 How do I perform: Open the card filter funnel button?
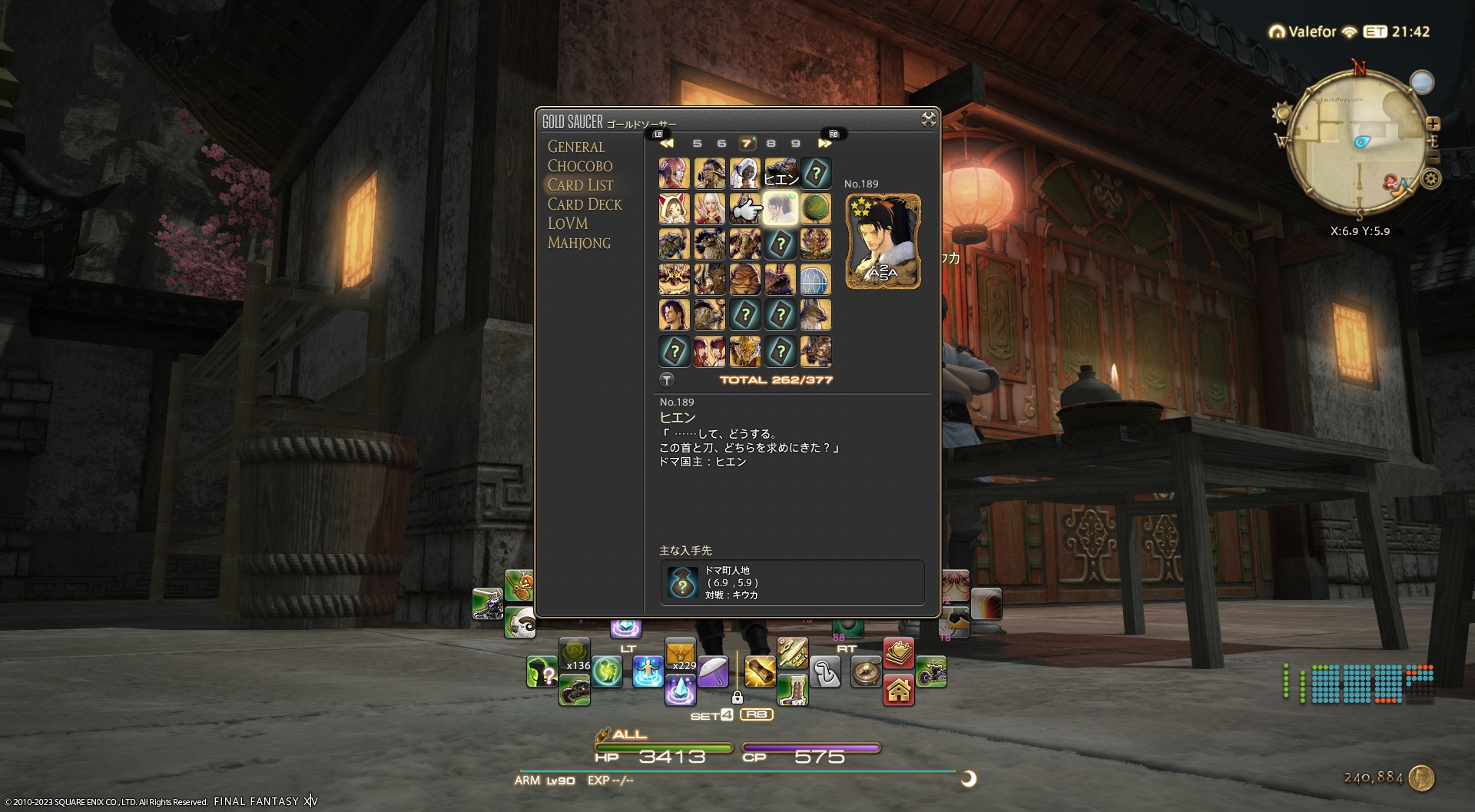[x=667, y=379]
